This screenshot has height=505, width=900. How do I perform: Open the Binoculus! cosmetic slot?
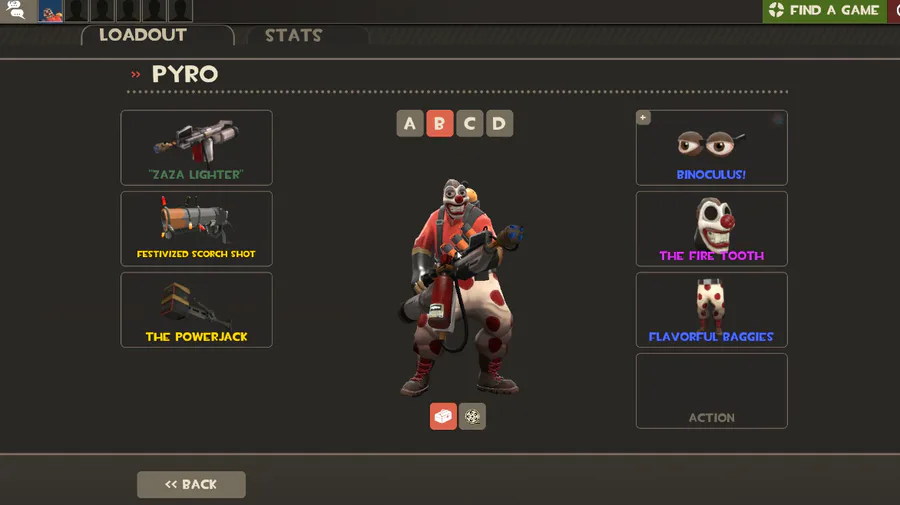[x=711, y=147]
